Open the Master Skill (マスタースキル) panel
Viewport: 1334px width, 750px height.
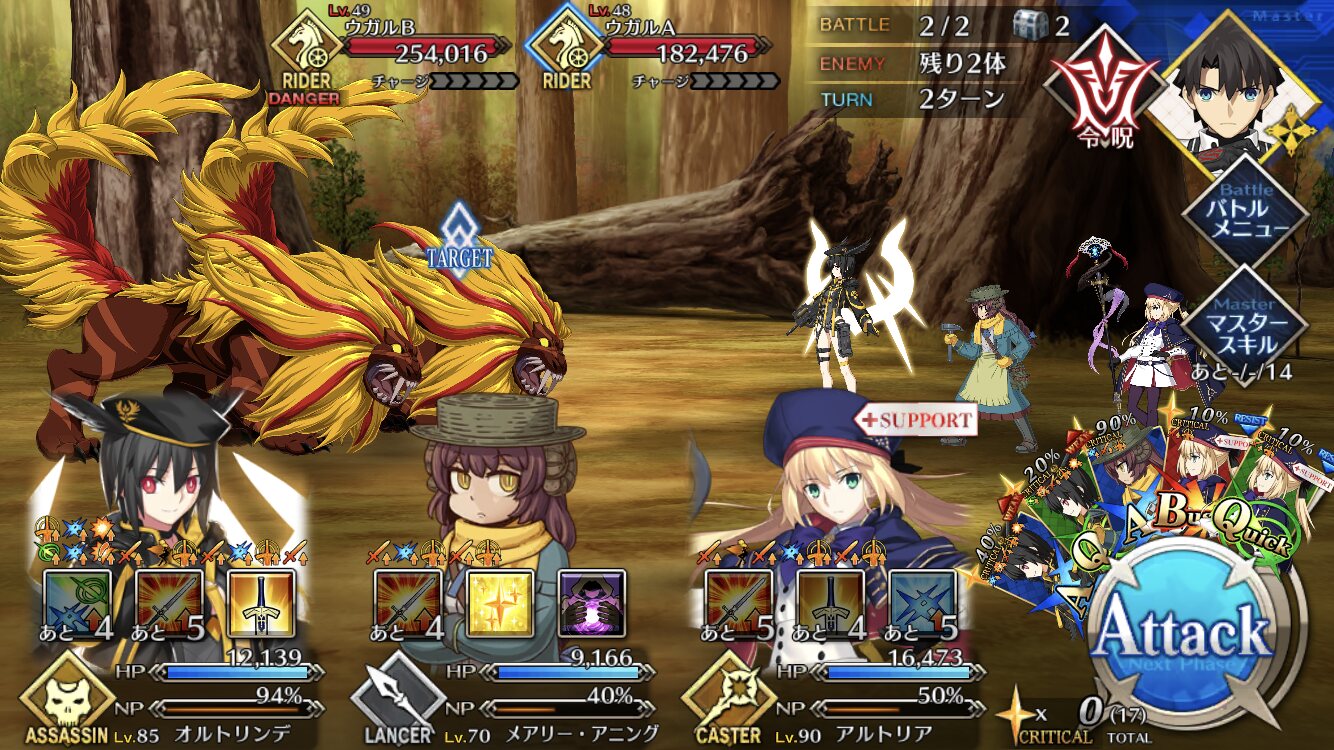pos(1244,323)
